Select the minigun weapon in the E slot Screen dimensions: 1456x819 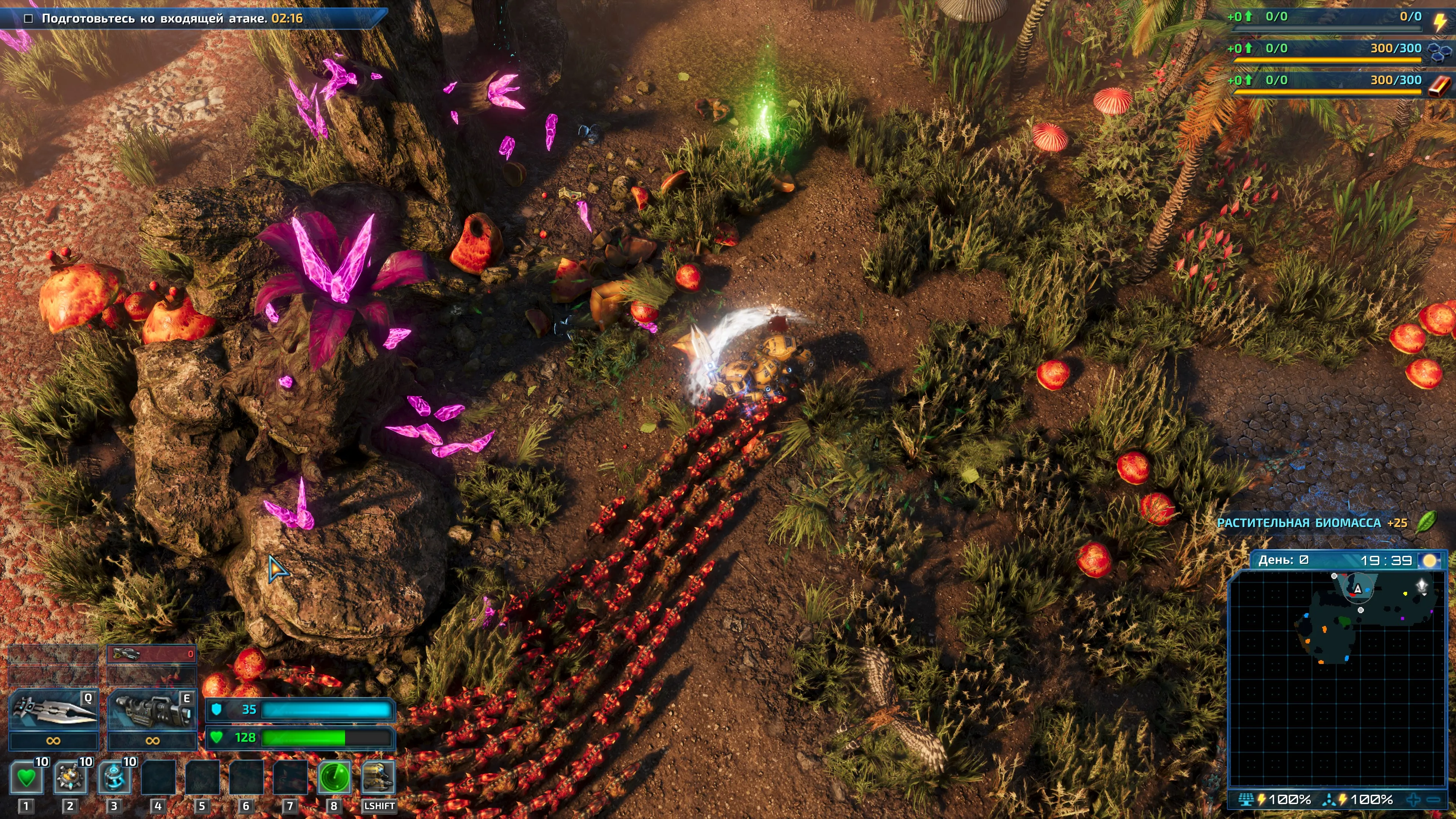(x=152, y=711)
